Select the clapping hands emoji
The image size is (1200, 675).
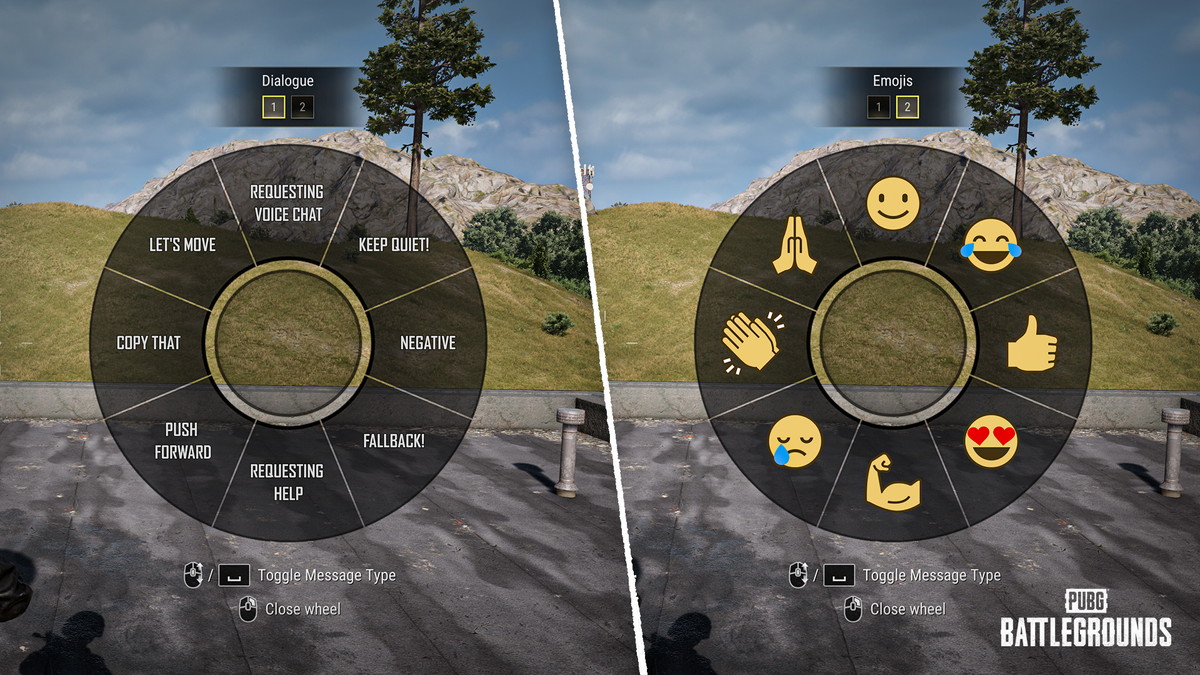[751, 341]
